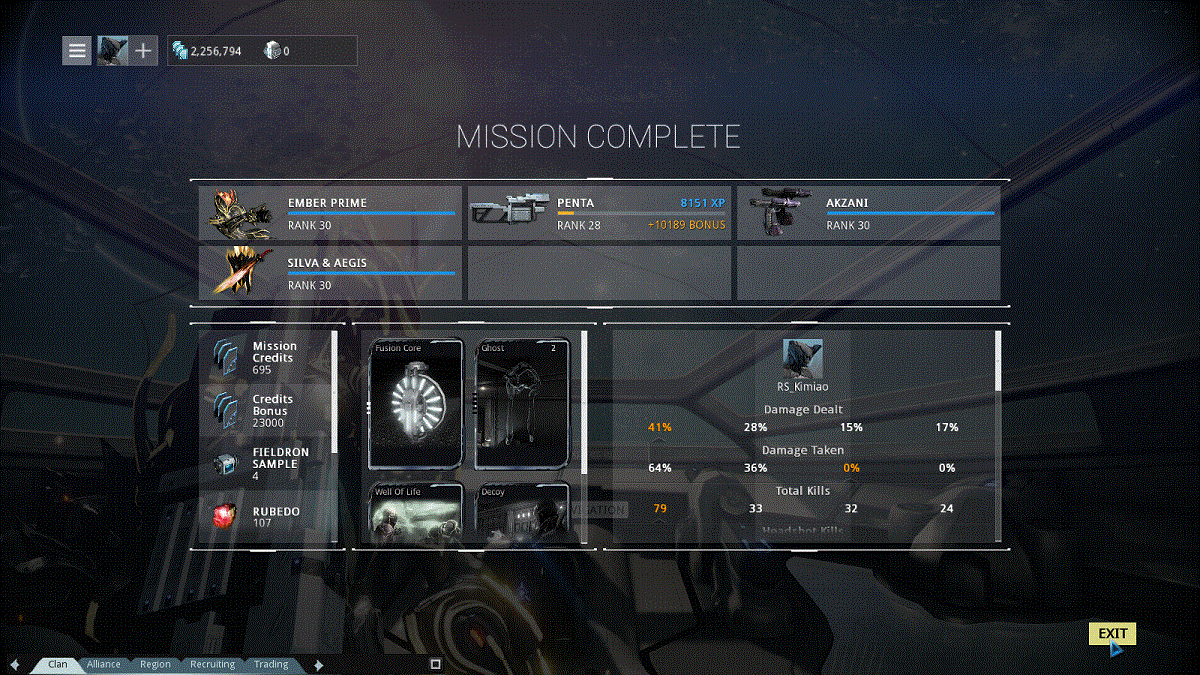Select the Ember Prime warframe panel
The width and height of the screenshot is (1200, 675).
tap(331, 213)
